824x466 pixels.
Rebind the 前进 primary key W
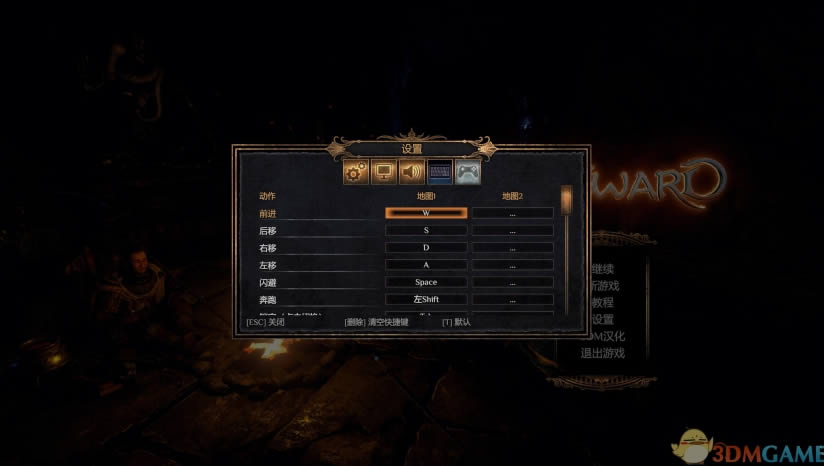[426, 213]
